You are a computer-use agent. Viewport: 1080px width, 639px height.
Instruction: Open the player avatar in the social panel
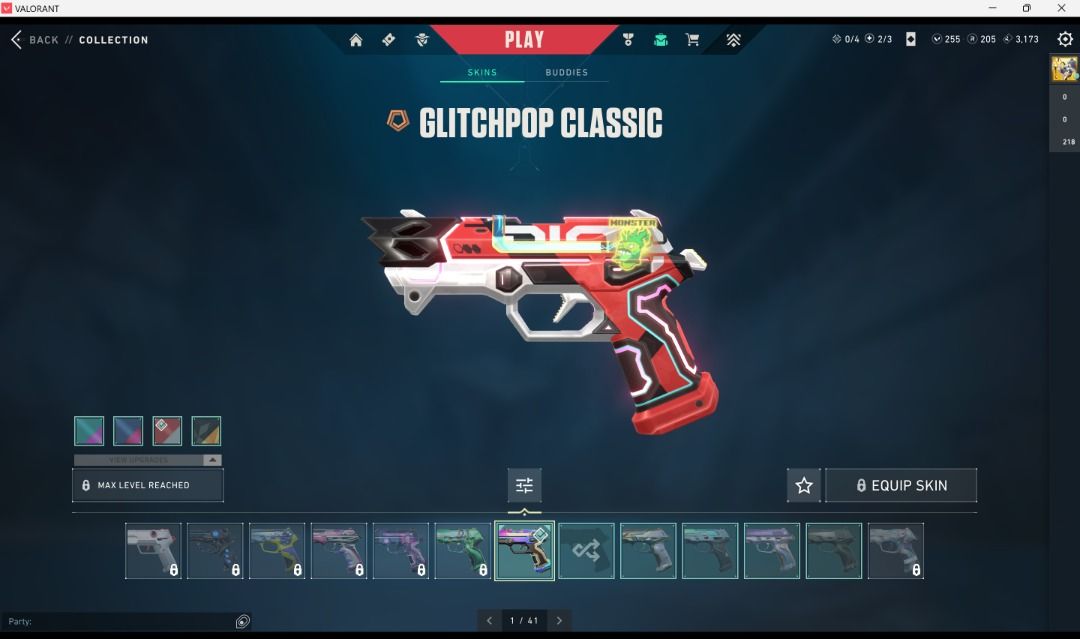coord(1064,69)
